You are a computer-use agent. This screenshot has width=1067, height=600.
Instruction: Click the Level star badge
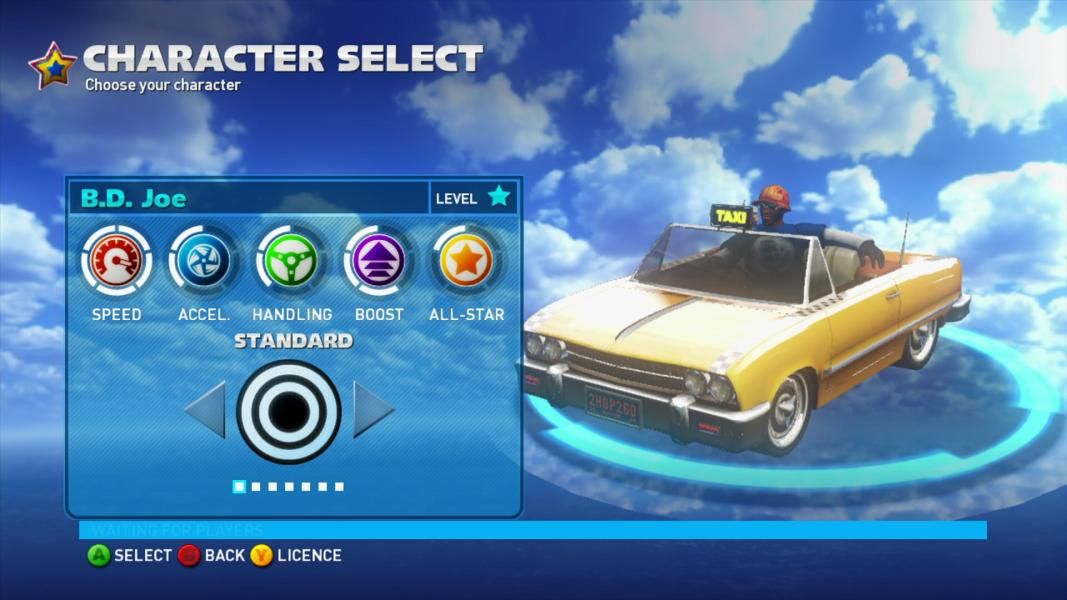coord(498,197)
